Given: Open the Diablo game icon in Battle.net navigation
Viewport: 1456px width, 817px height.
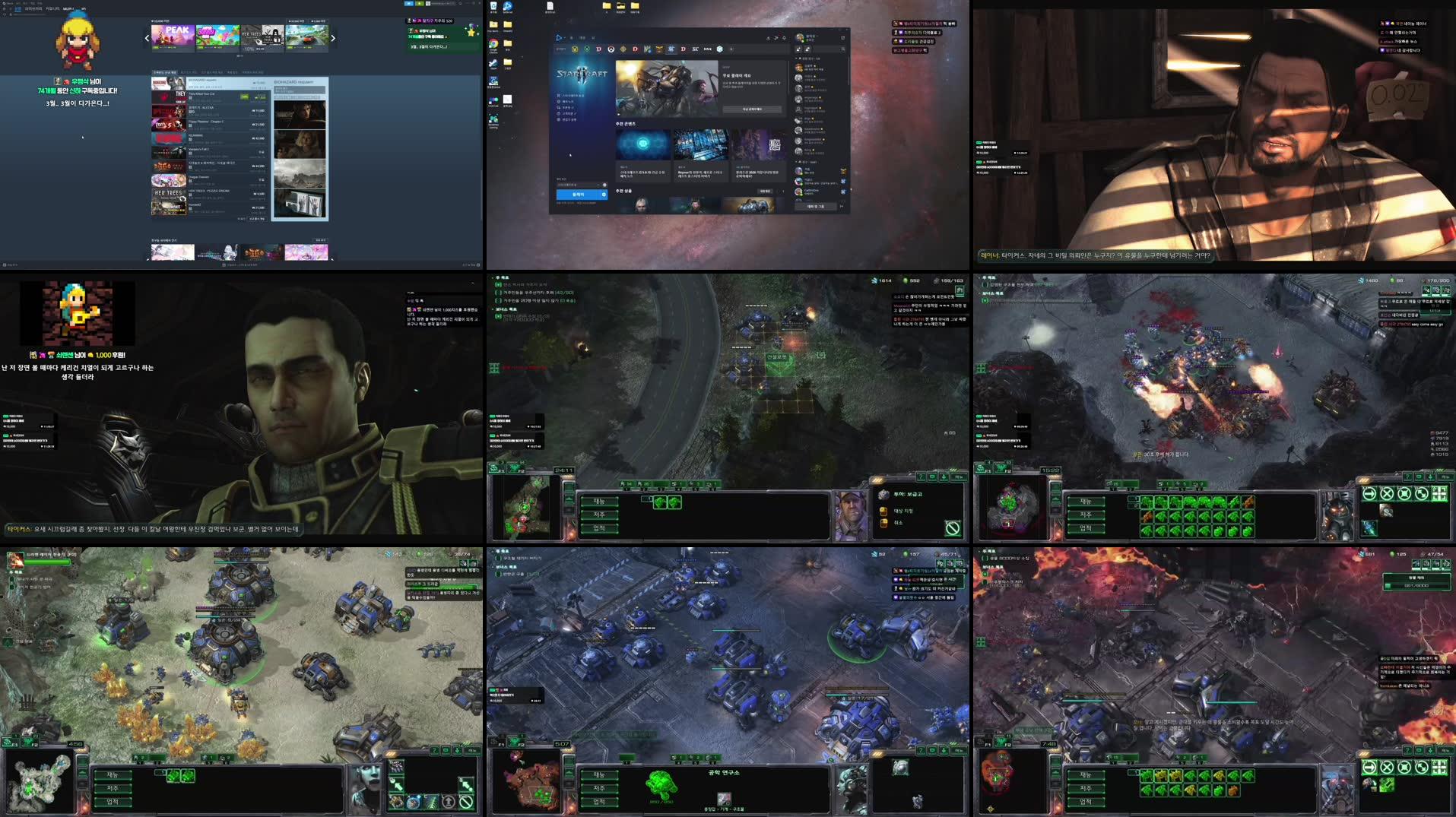Looking at the screenshot, I should (598, 49).
